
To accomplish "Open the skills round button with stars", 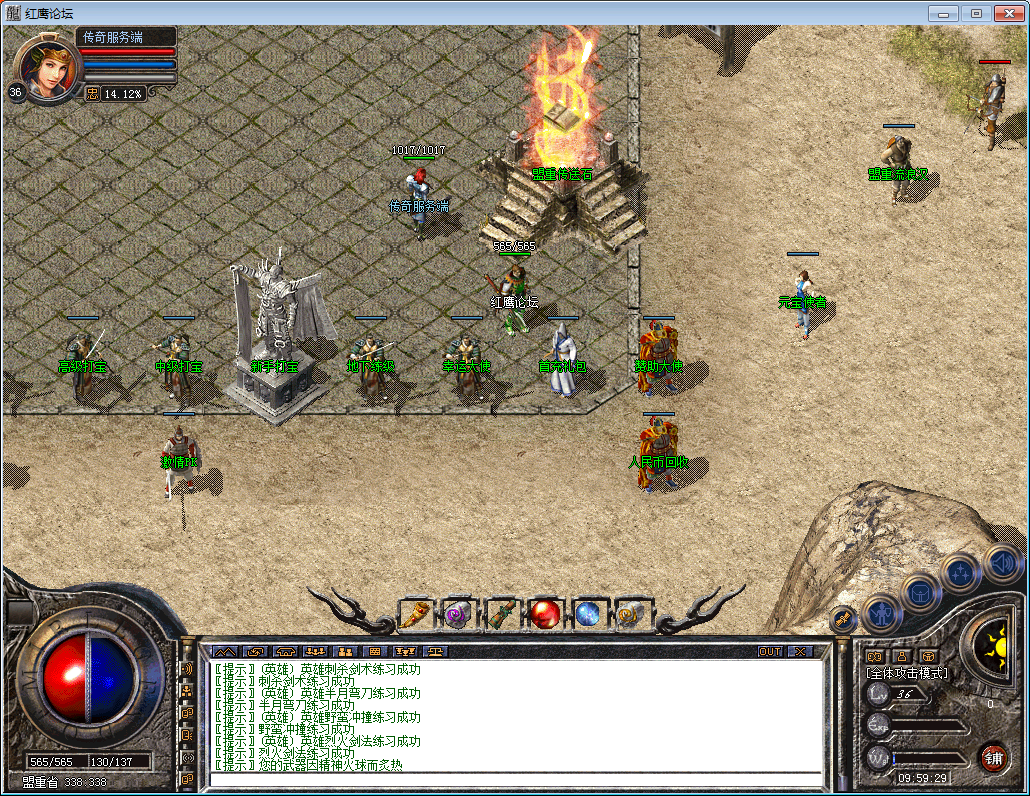I will point(960,572).
